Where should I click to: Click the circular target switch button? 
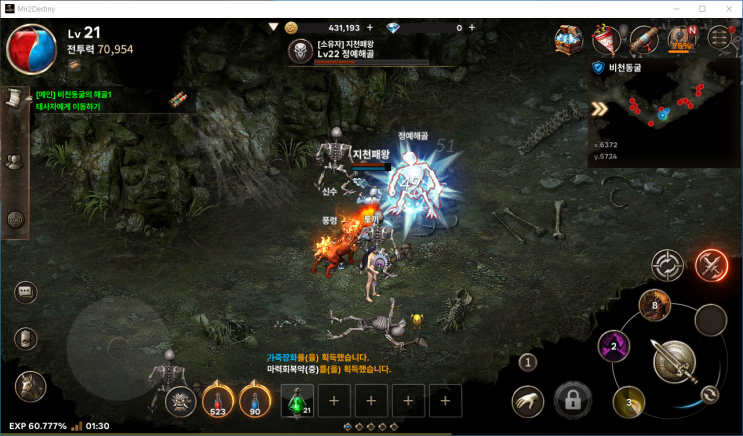pos(667,265)
